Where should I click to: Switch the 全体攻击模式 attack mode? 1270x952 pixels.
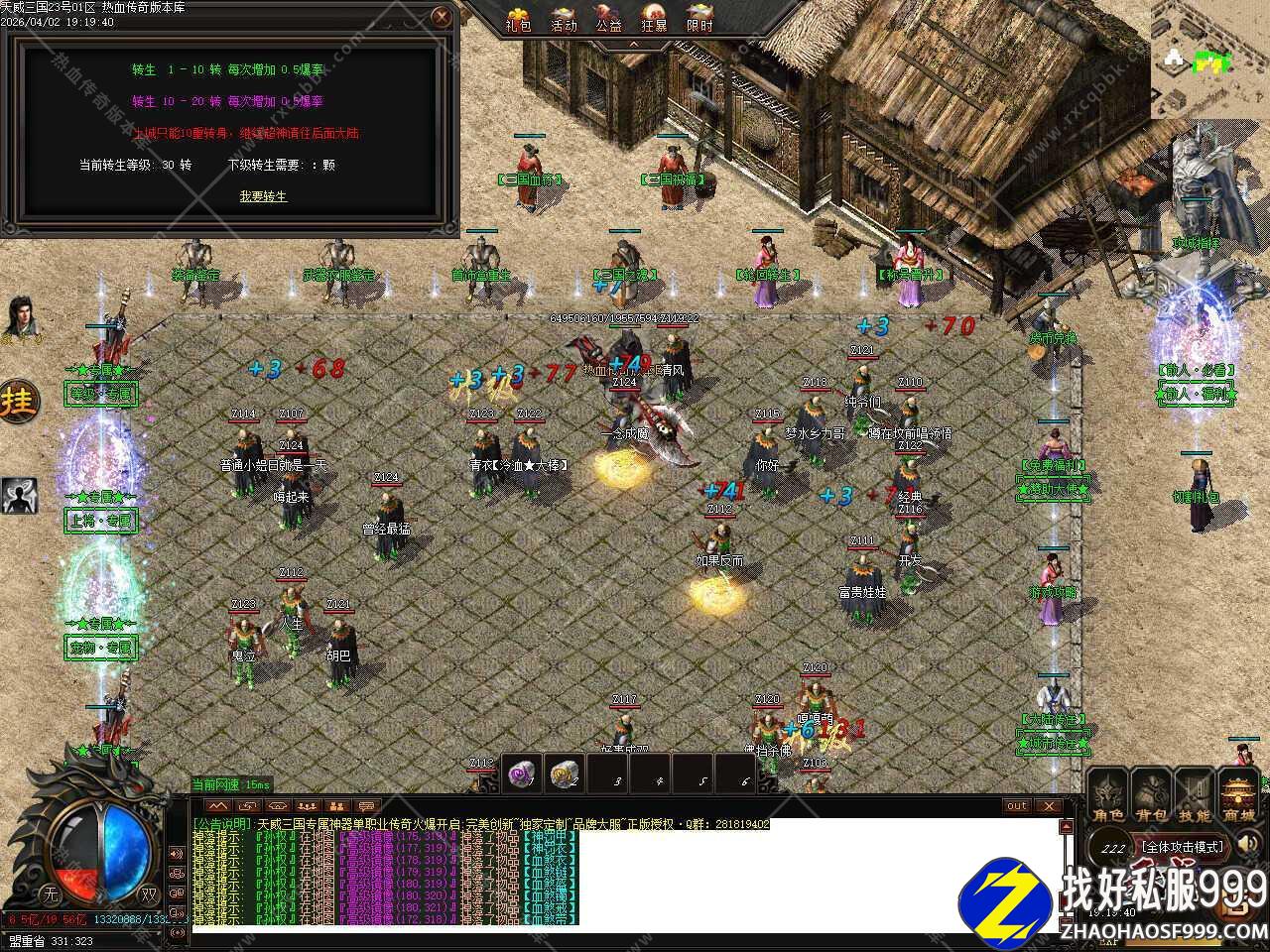tap(1181, 847)
